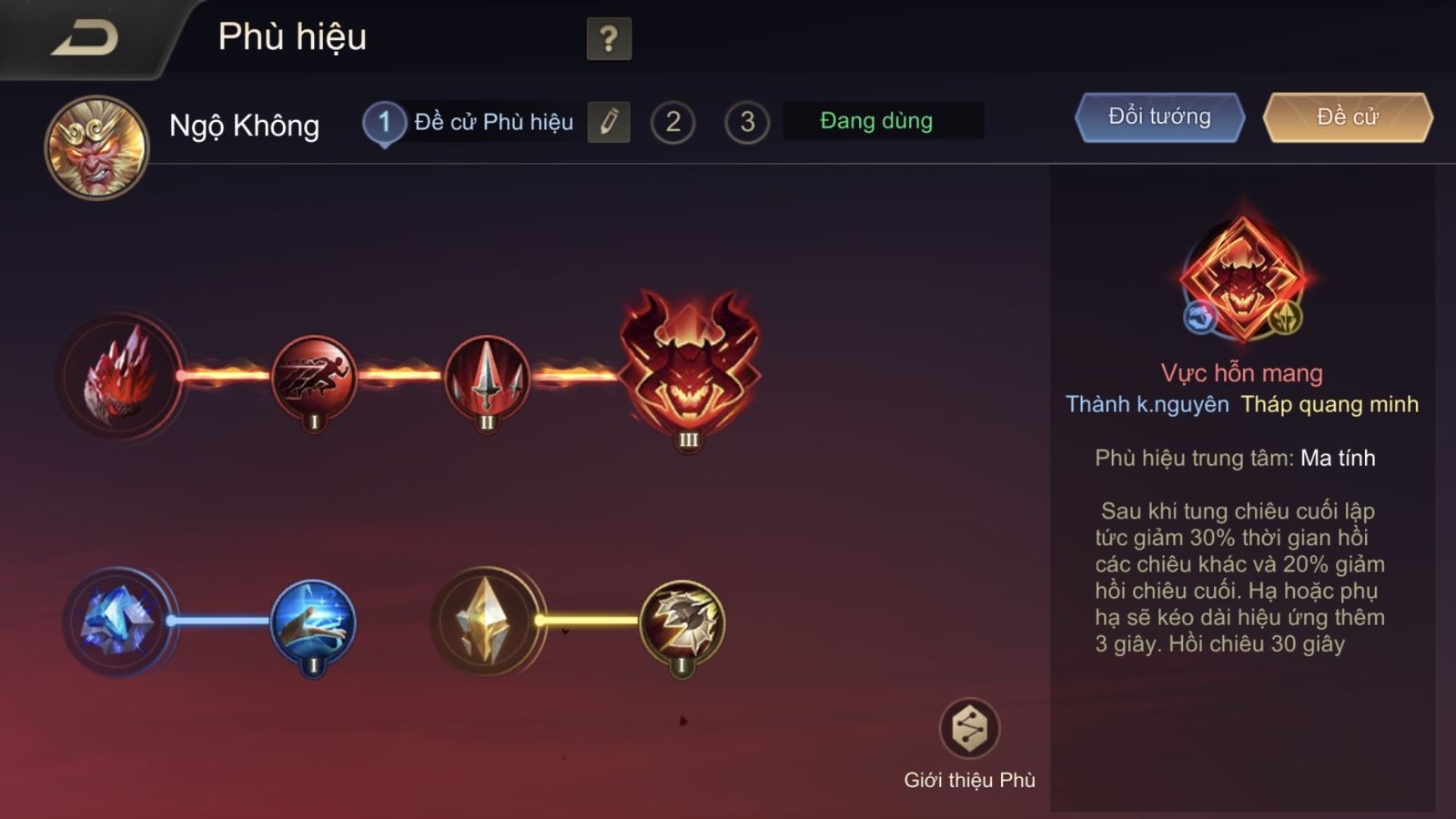Switch to badge page 2
Image resolution: width=1456 pixels, height=819 pixels.
coord(672,120)
